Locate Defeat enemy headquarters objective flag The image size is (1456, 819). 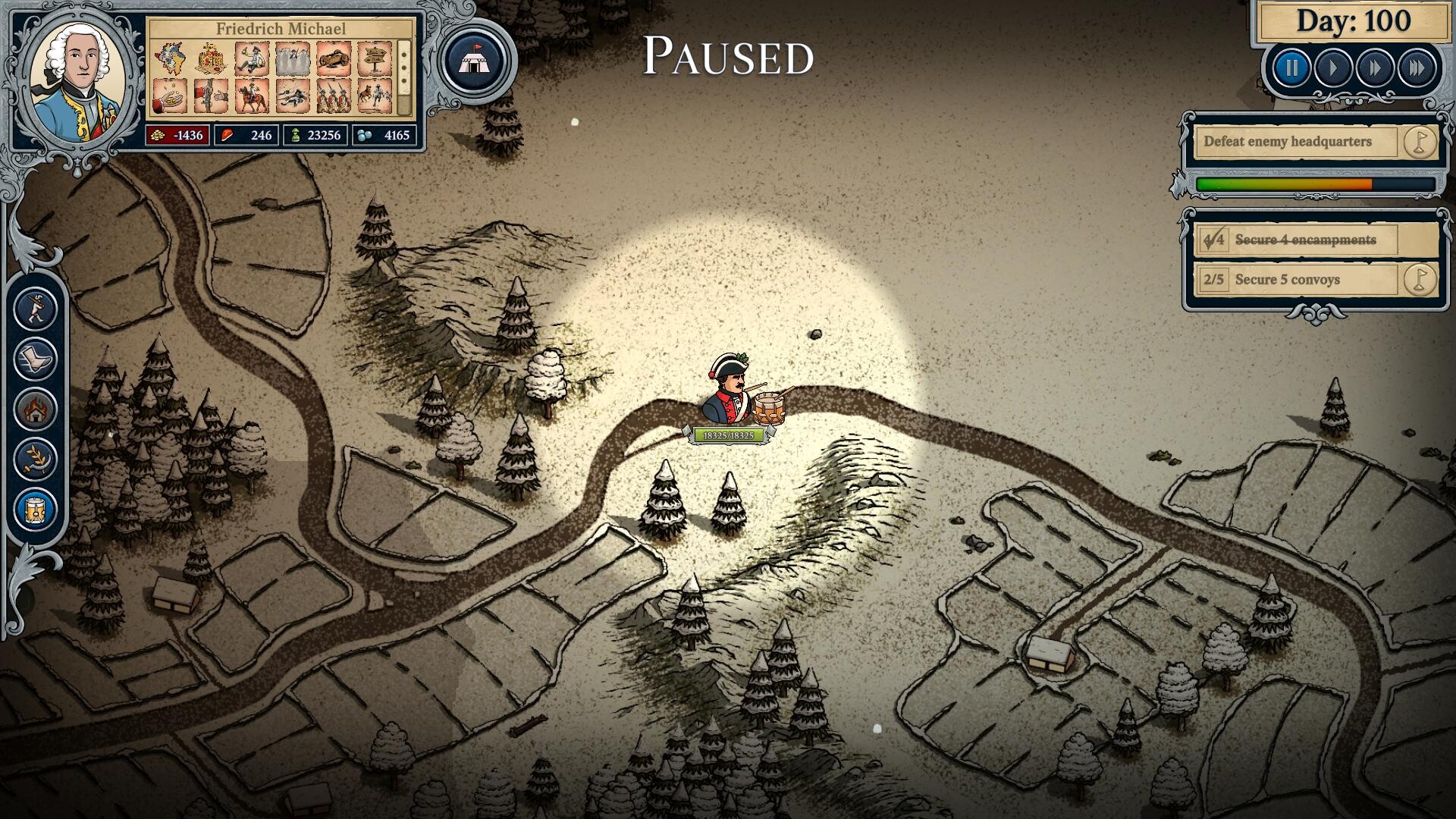pyautogui.click(x=1420, y=142)
